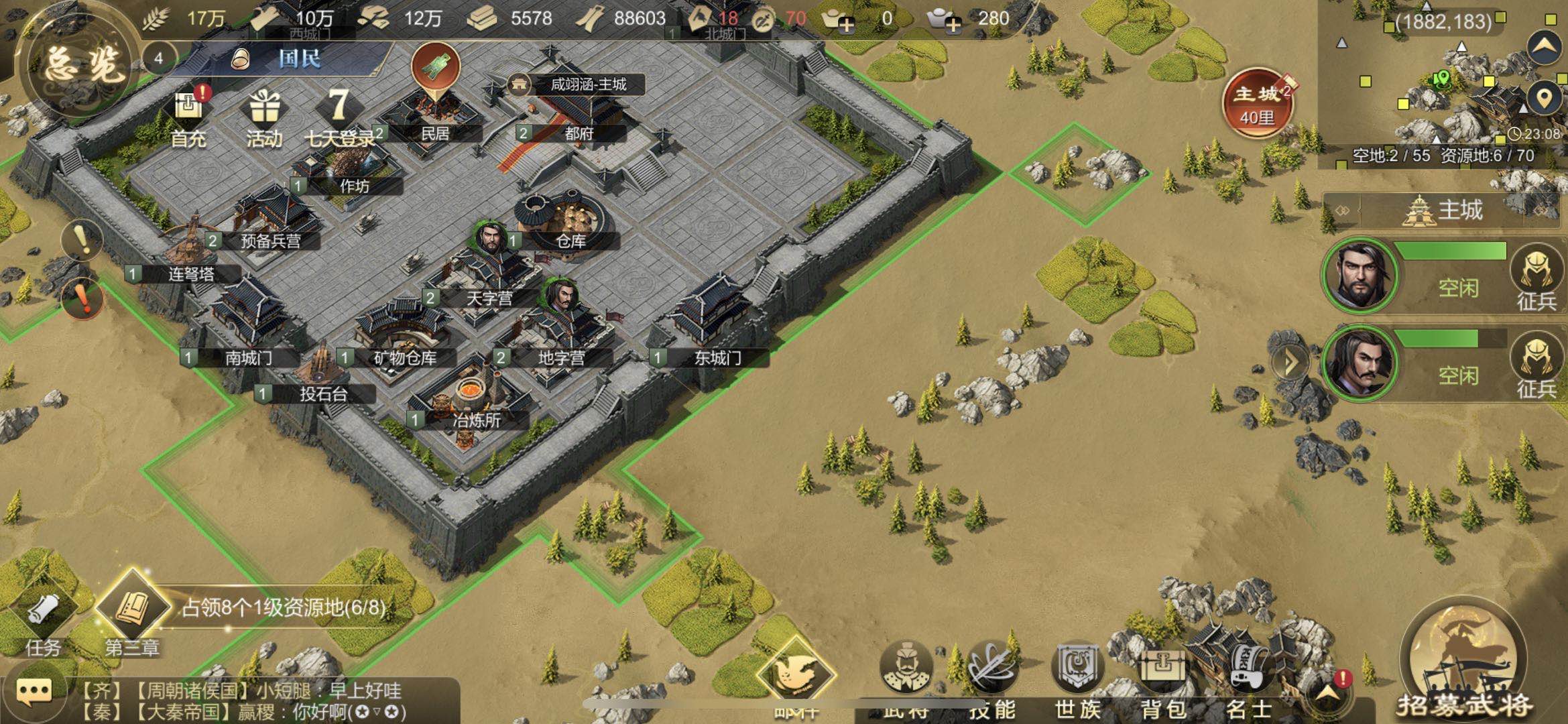The height and width of the screenshot is (724, 1568).
Task: Open the 任务 quest scroll
Action: [44, 620]
